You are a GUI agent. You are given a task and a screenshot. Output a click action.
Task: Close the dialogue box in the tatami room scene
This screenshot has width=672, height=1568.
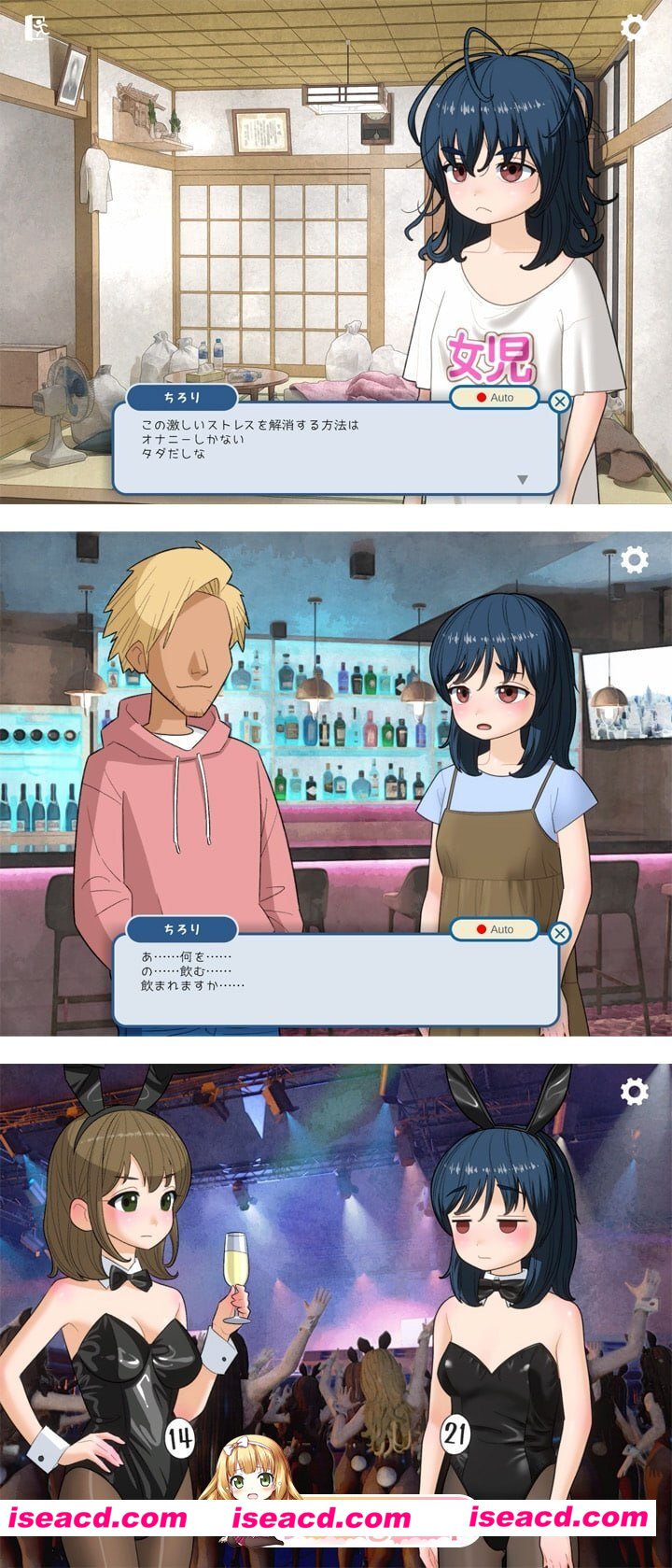click(x=559, y=402)
